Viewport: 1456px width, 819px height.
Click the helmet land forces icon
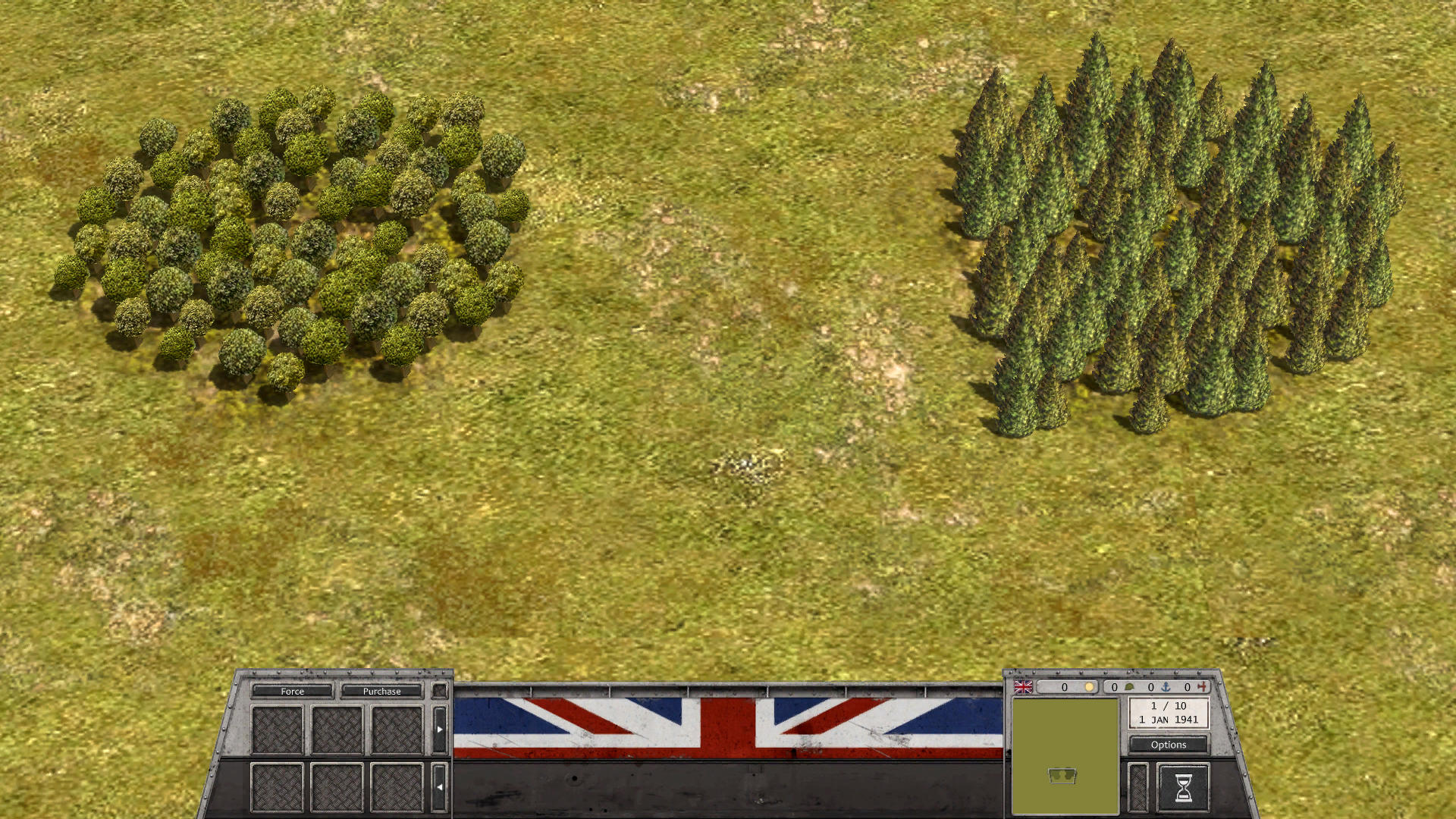coord(1128,687)
